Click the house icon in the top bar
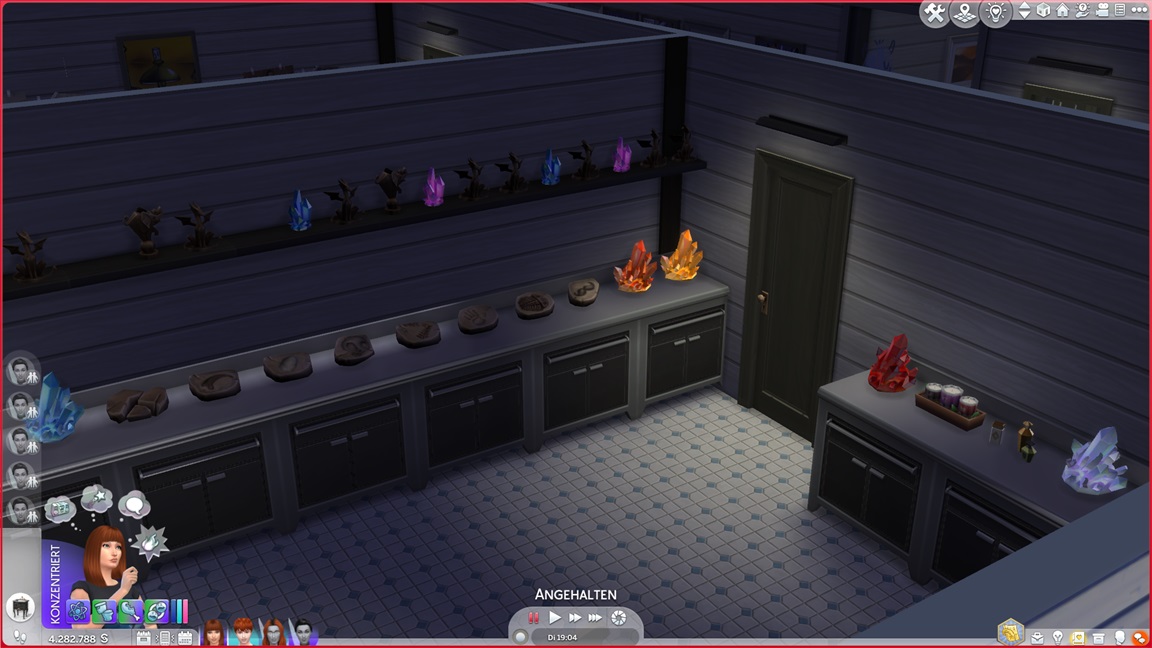The height and width of the screenshot is (648, 1152). point(1062,11)
